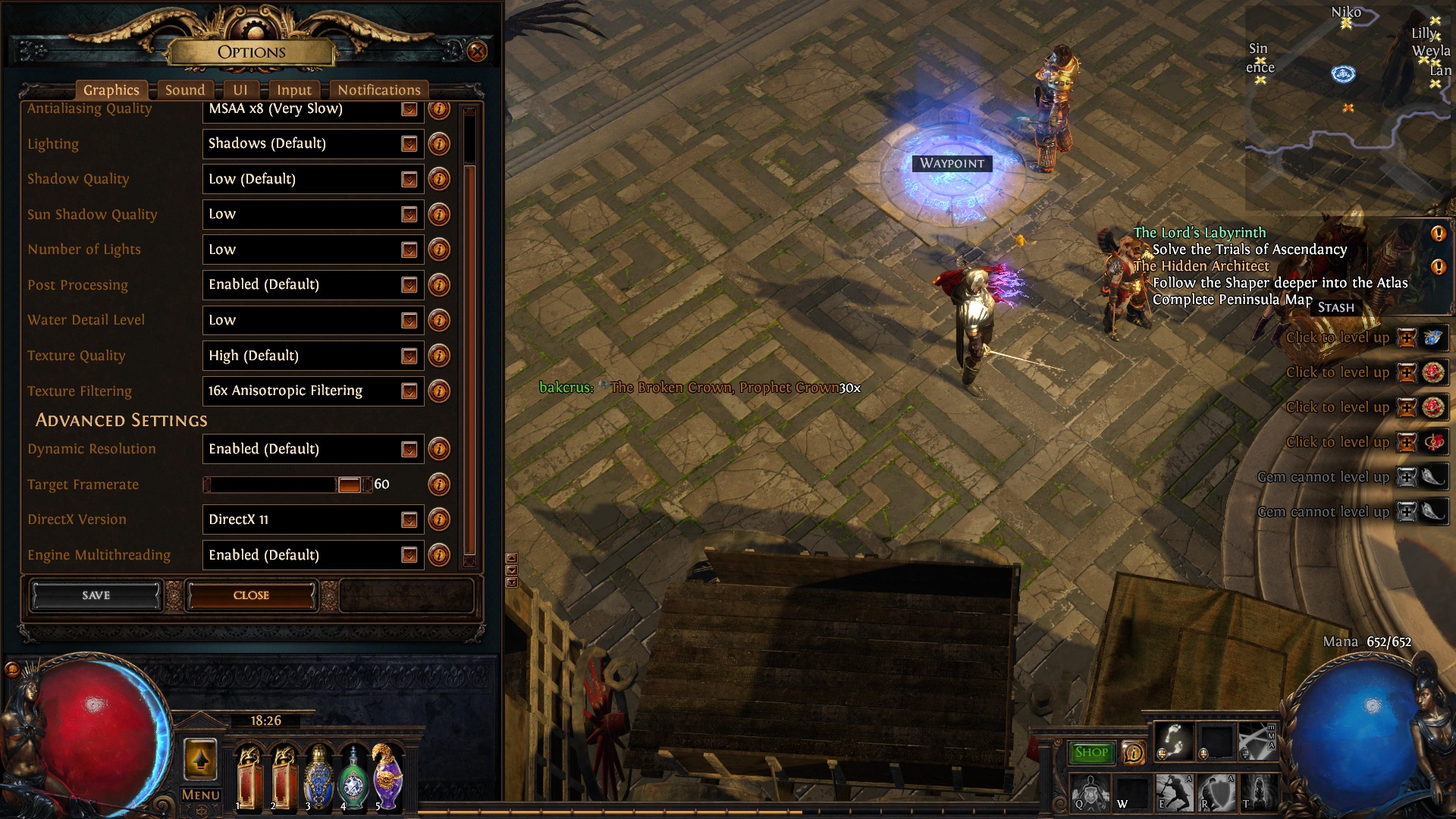Select the Input tab
The height and width of the screenshot is (819, 1456).
(294, 90)
